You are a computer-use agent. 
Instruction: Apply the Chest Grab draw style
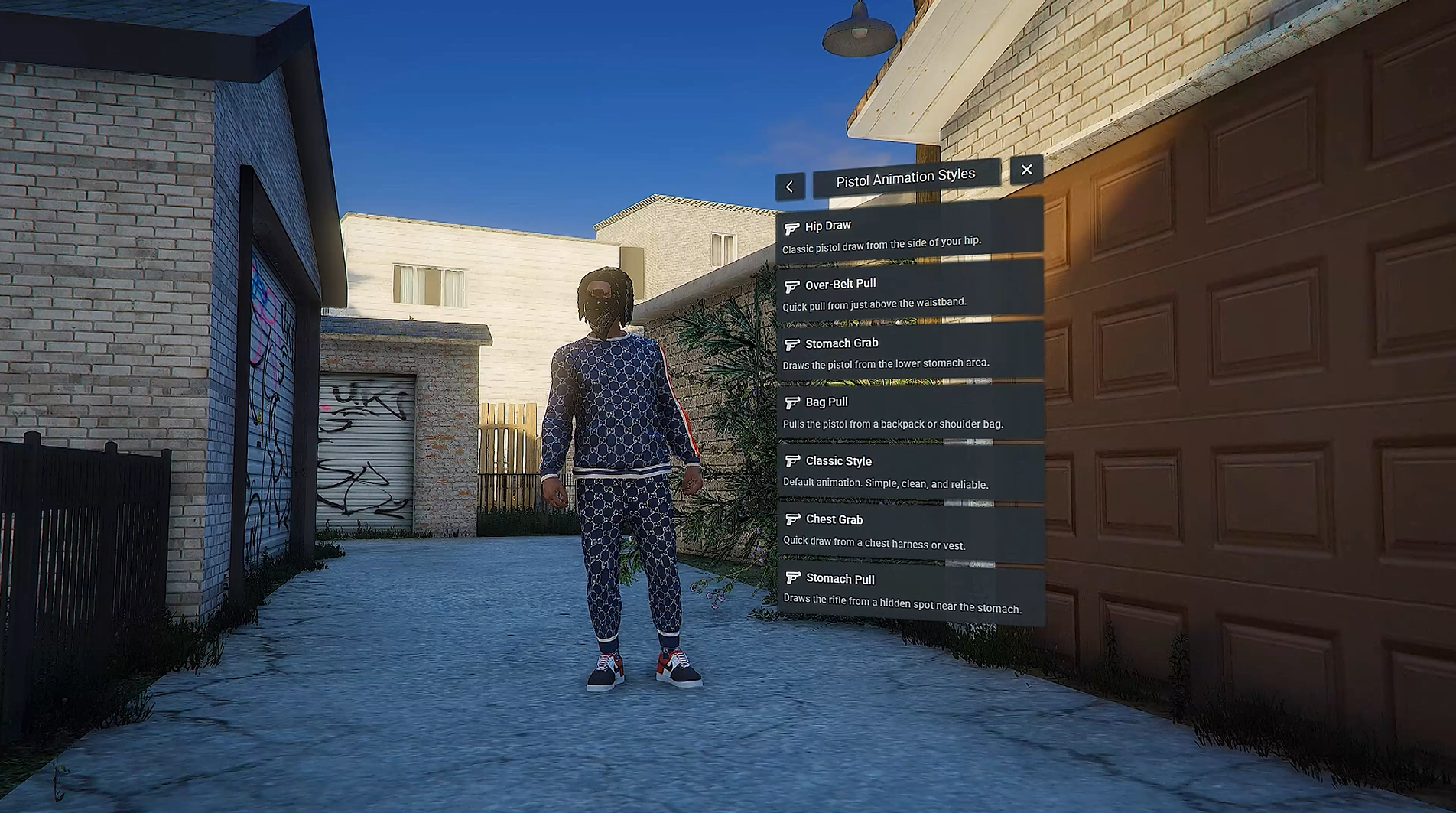909,532
